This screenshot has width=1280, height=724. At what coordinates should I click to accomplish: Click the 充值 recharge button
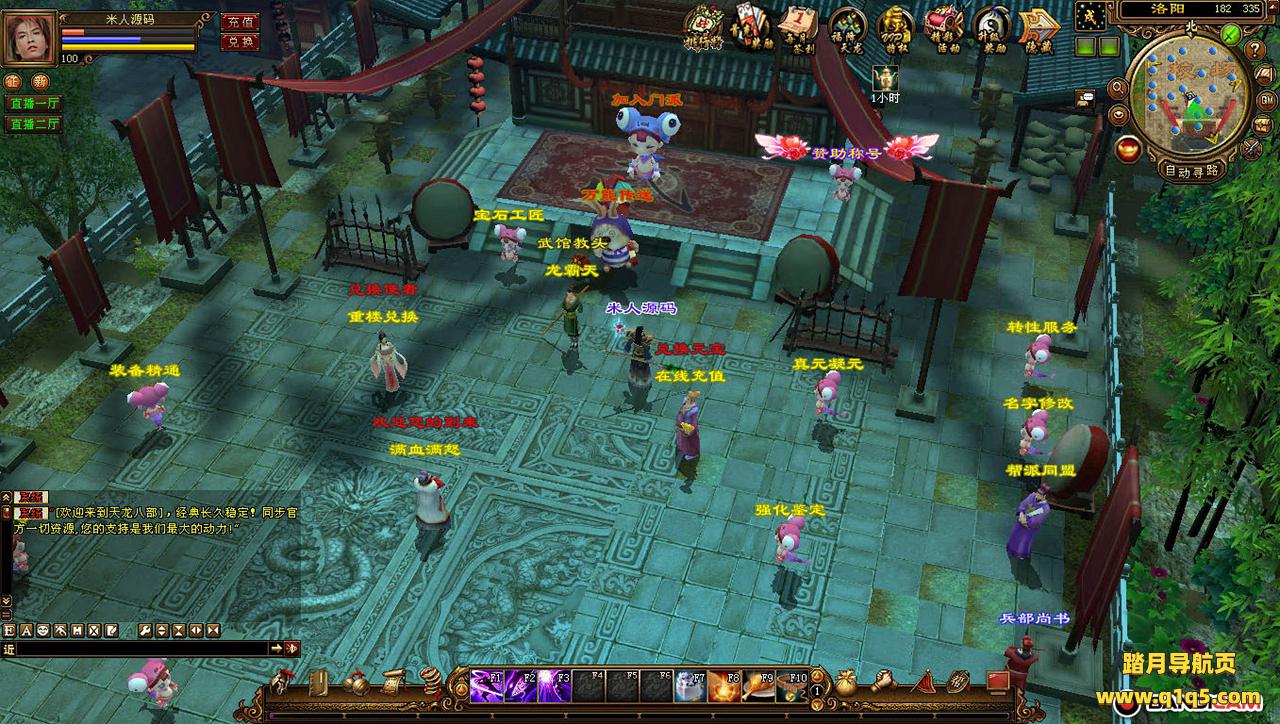[239, 21]
